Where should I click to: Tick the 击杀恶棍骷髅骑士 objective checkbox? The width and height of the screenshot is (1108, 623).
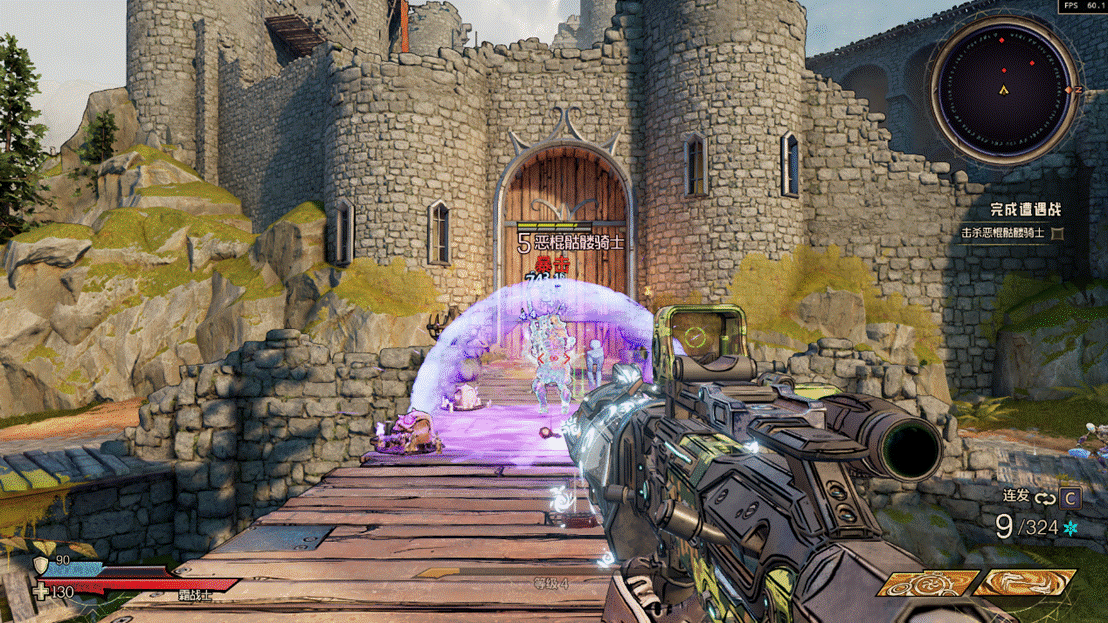click(1057, 234)
